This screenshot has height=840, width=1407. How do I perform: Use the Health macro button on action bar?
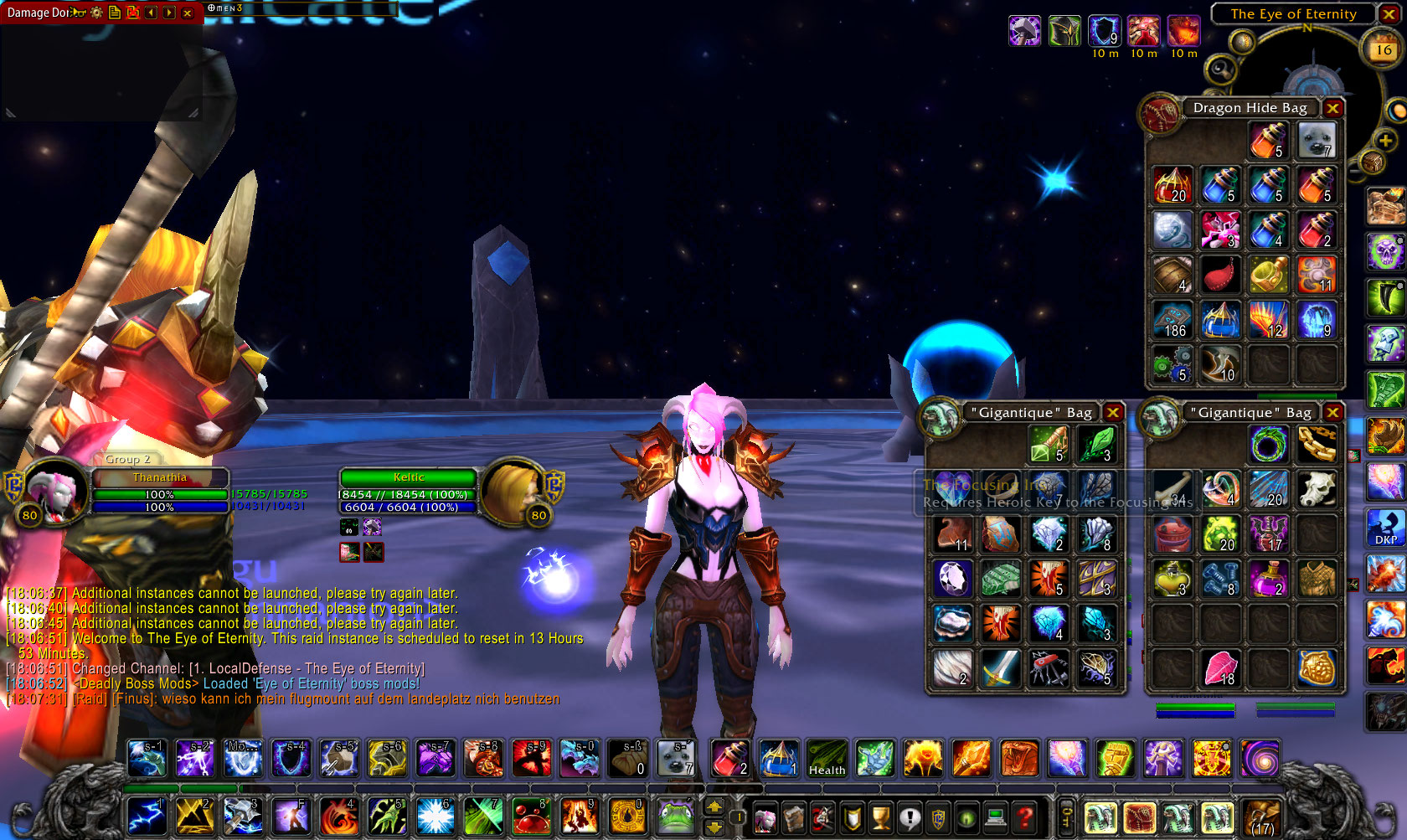point(827,758)
